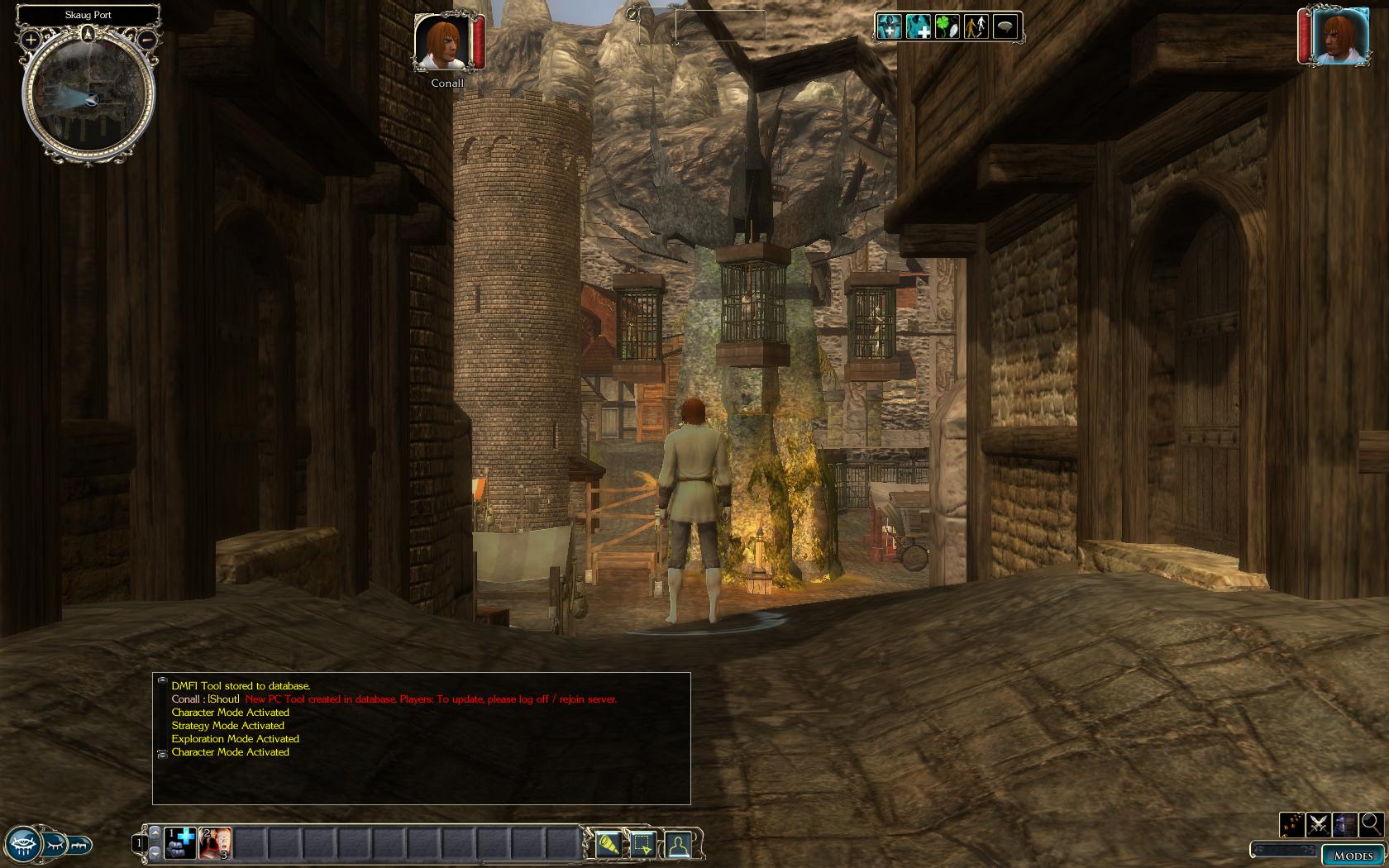Open the speech bubble quick icon
The image size is (1389, 868).
point(1005,27)
